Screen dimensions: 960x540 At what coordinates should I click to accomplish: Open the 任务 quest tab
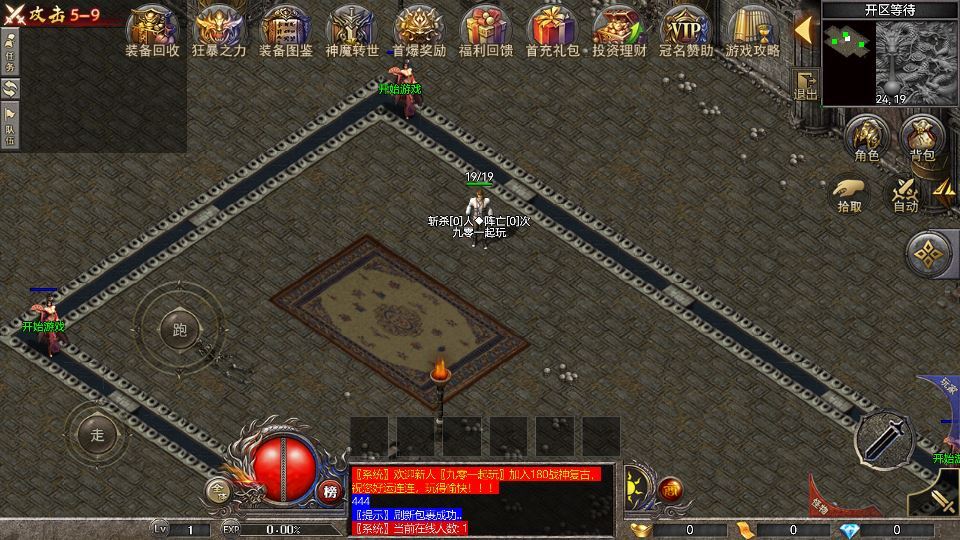click(x=10, y=50)
